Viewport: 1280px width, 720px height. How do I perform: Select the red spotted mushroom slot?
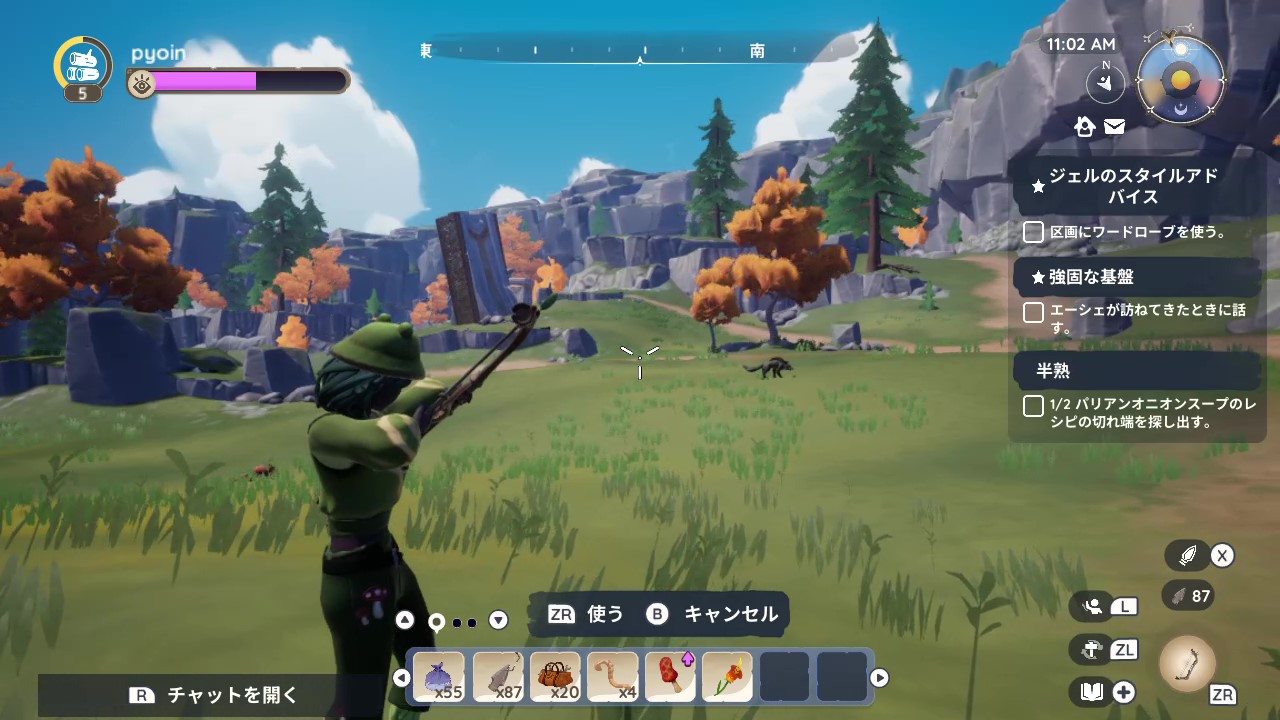(x=670, y=677)
